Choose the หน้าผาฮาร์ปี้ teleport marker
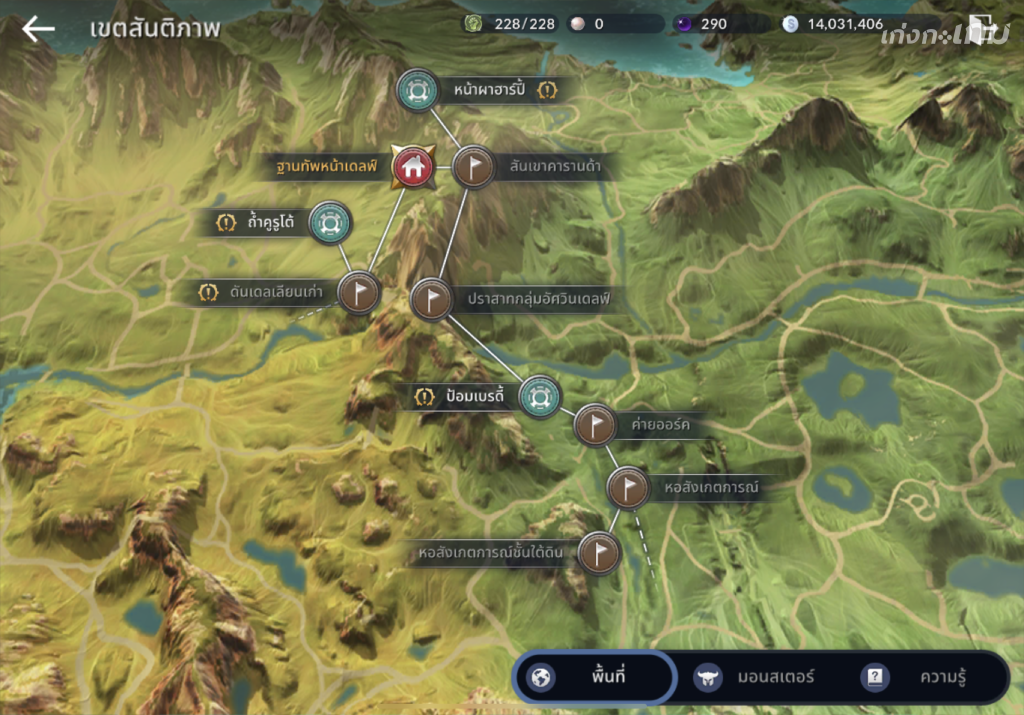Screen dimensions: 1024x715 click(x=415, y=90)
